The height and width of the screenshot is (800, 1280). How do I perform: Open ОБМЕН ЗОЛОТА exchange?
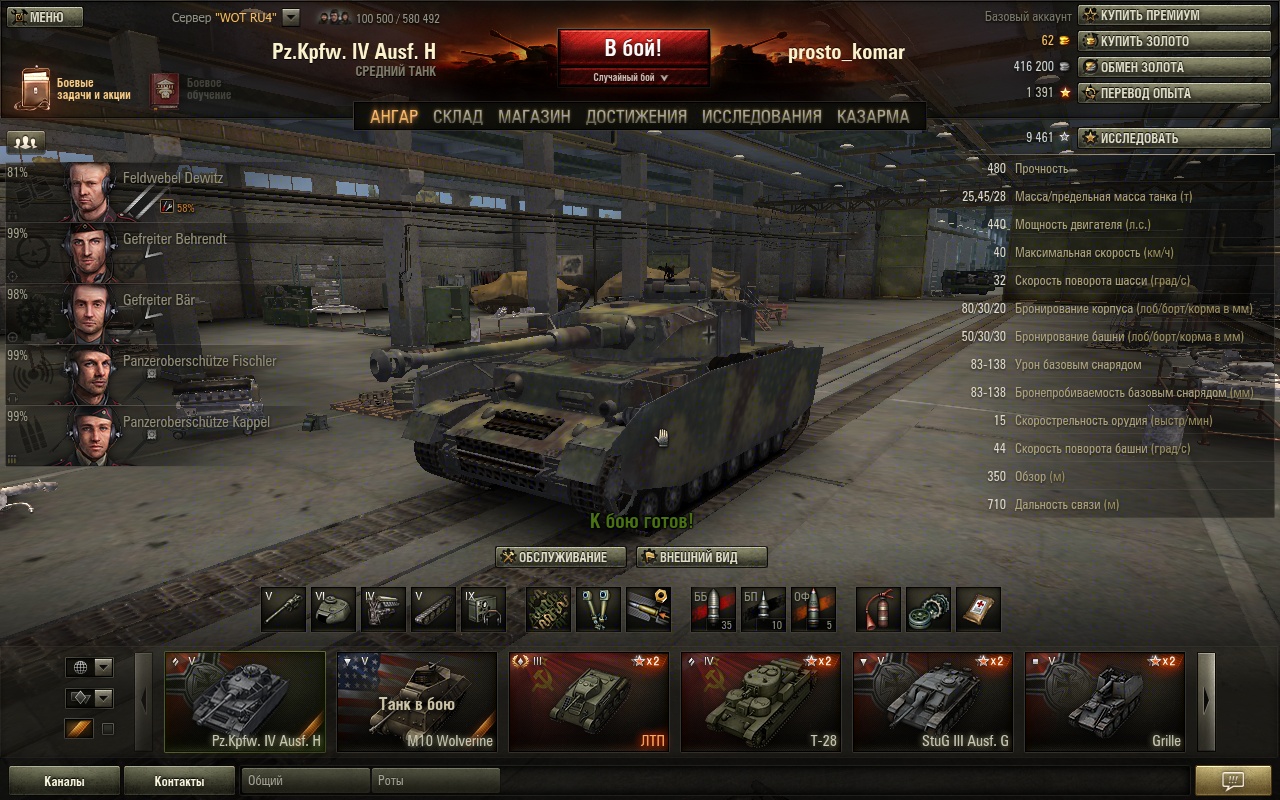coord(1174,67)
